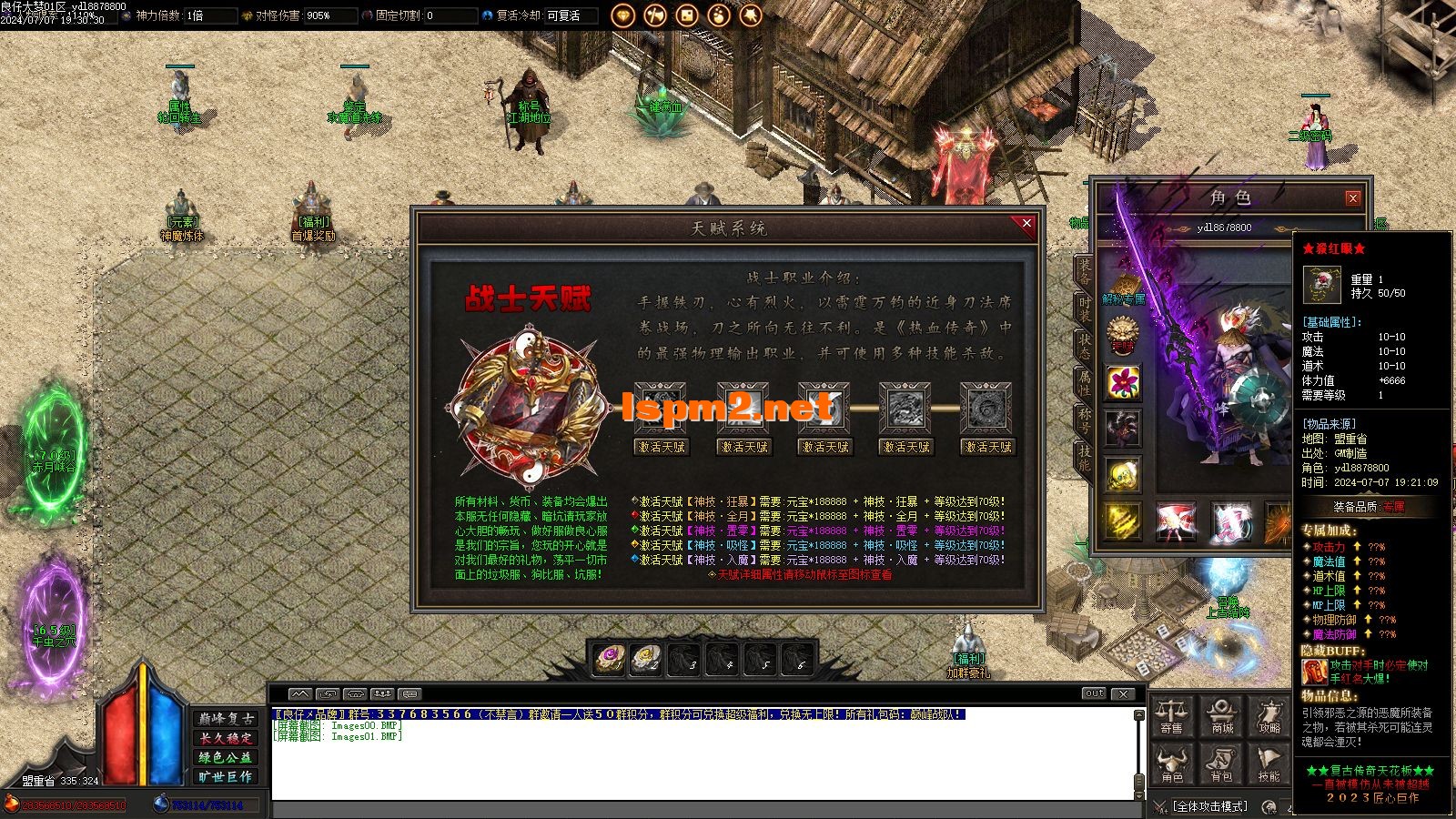This screenshot has height=819, width=1456.
Task: Close the chat window with X button
Action: coord(1125,693)
